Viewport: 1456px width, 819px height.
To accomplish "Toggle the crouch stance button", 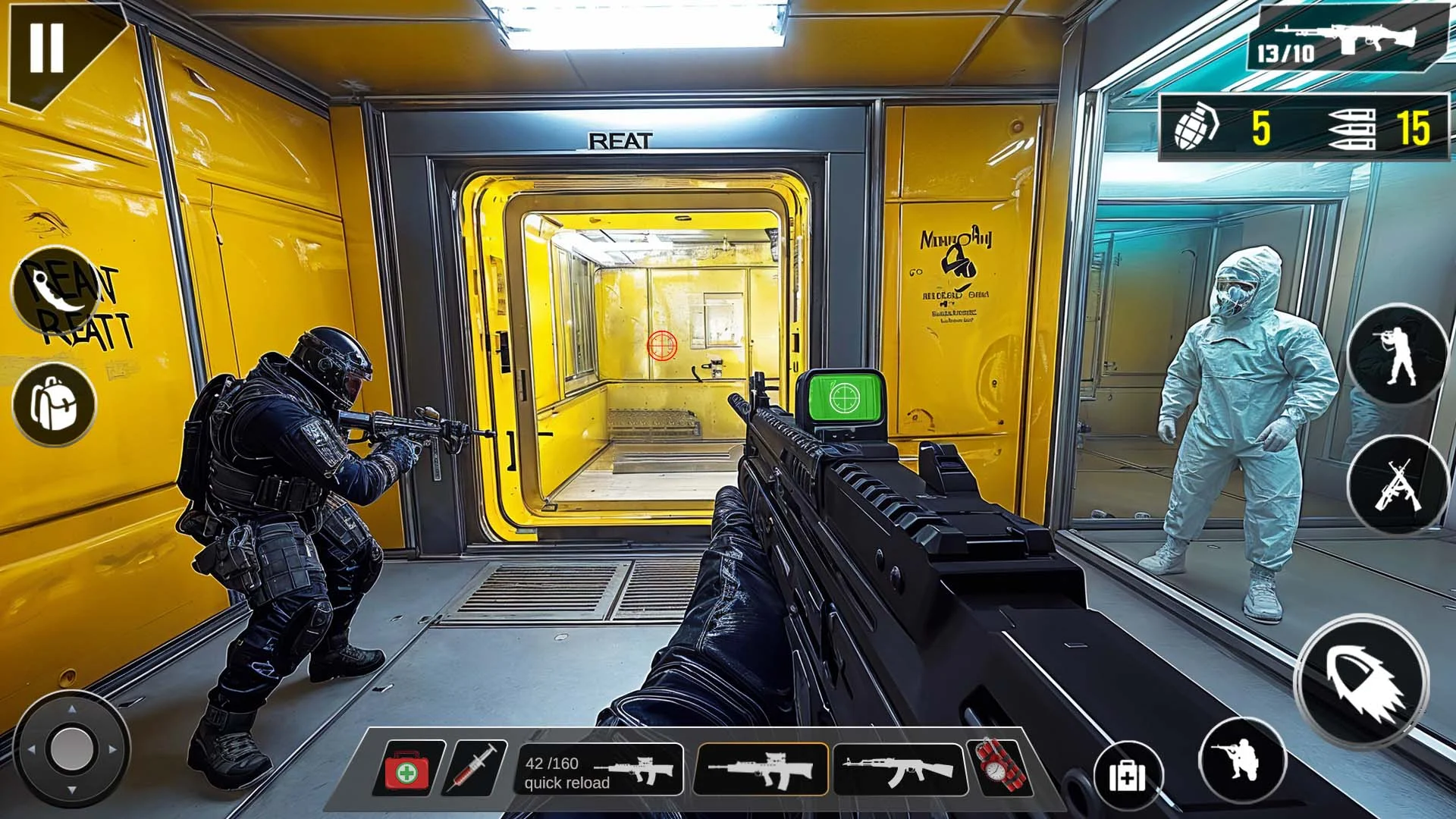I will click(1242, 760).
